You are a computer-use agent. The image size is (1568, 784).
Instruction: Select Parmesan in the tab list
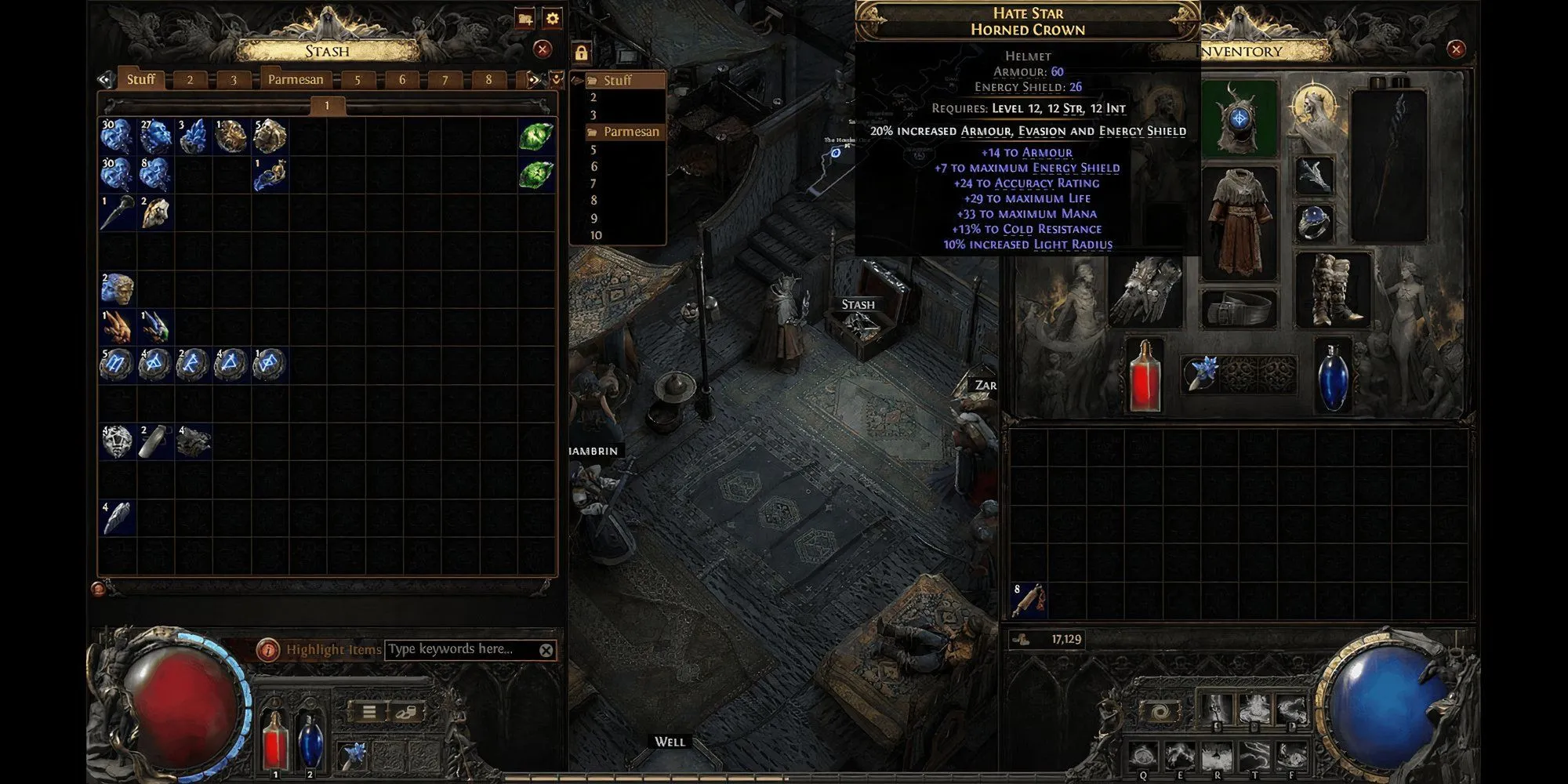click(630, 132)
